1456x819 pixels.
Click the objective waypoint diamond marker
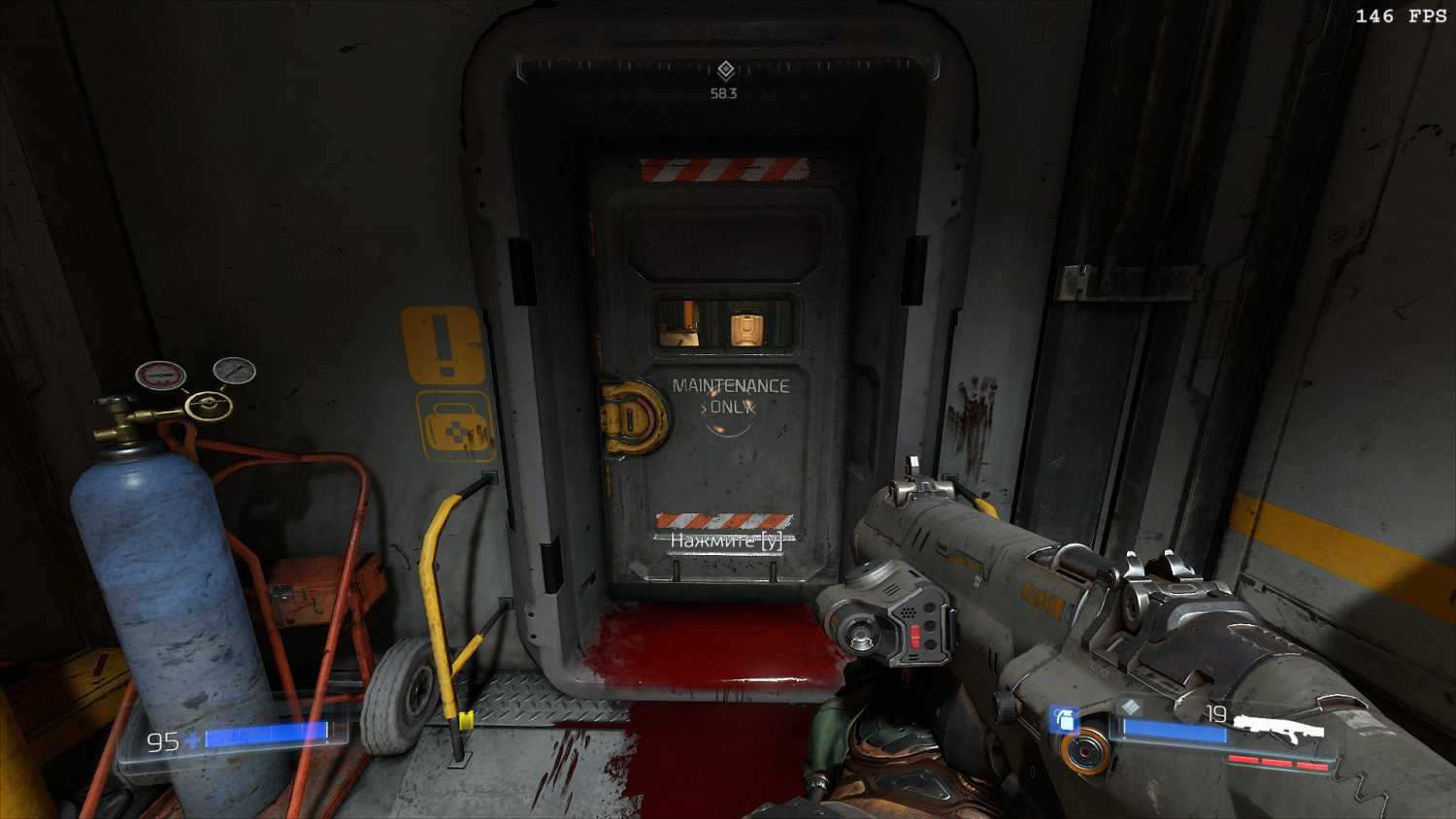[725, 69]
